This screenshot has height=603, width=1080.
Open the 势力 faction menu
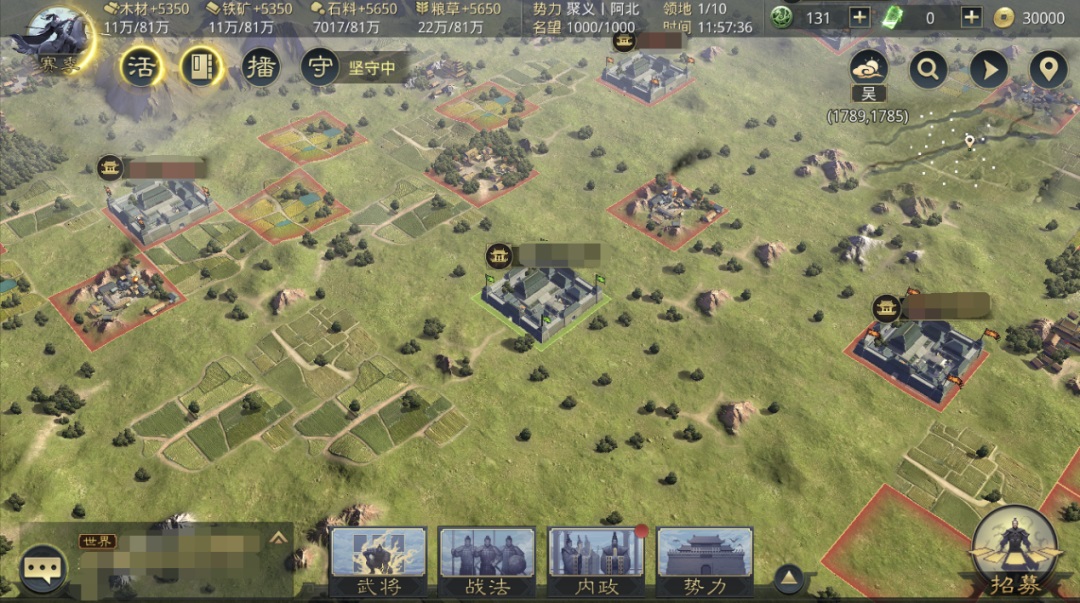point(704,562)
